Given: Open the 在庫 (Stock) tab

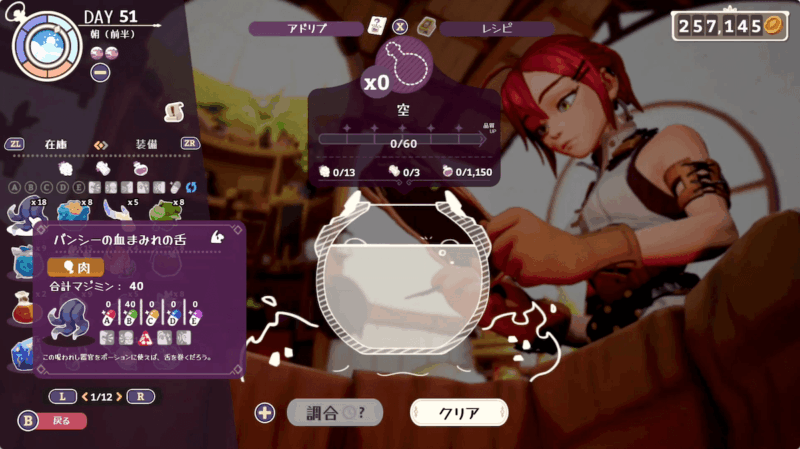Looking at the screenshot, I should [x=55, y=144].
